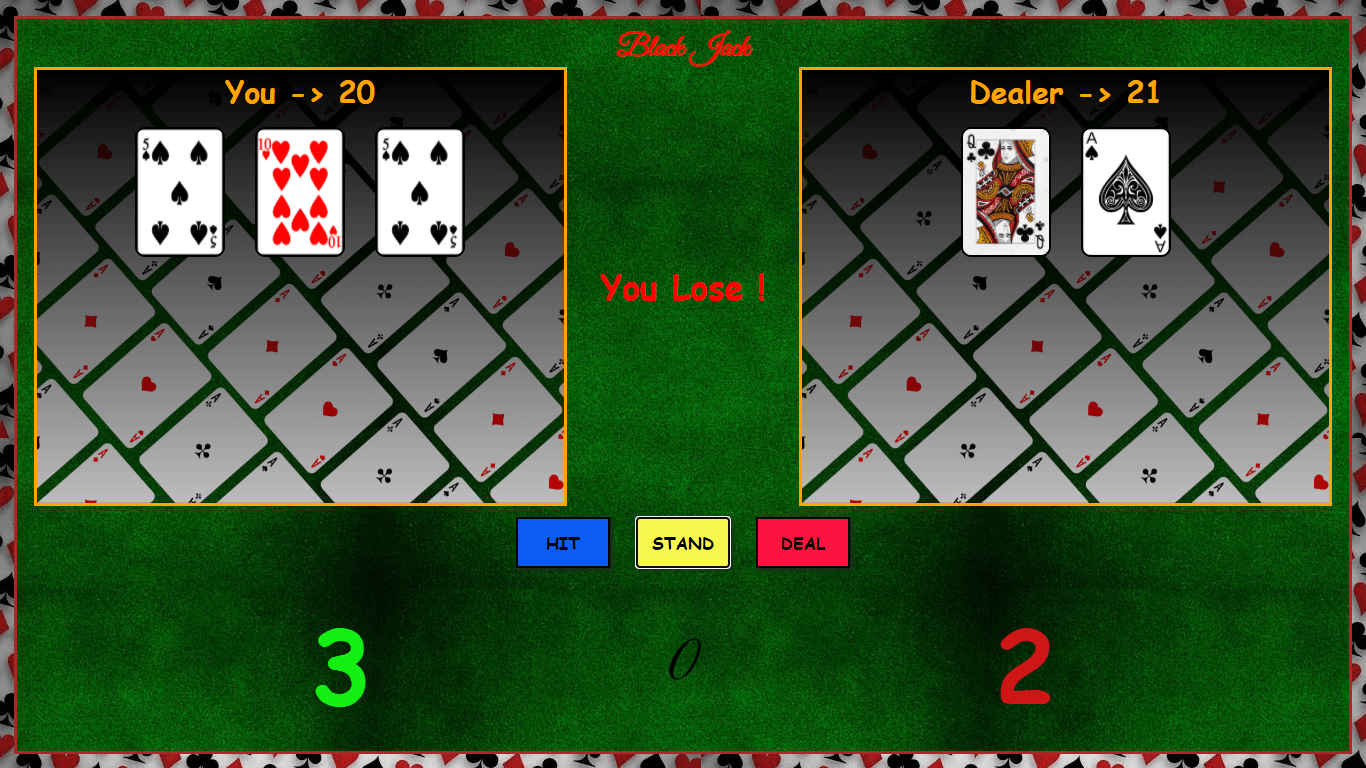Click the Black Jack title logo

click(x=686, y=44)
